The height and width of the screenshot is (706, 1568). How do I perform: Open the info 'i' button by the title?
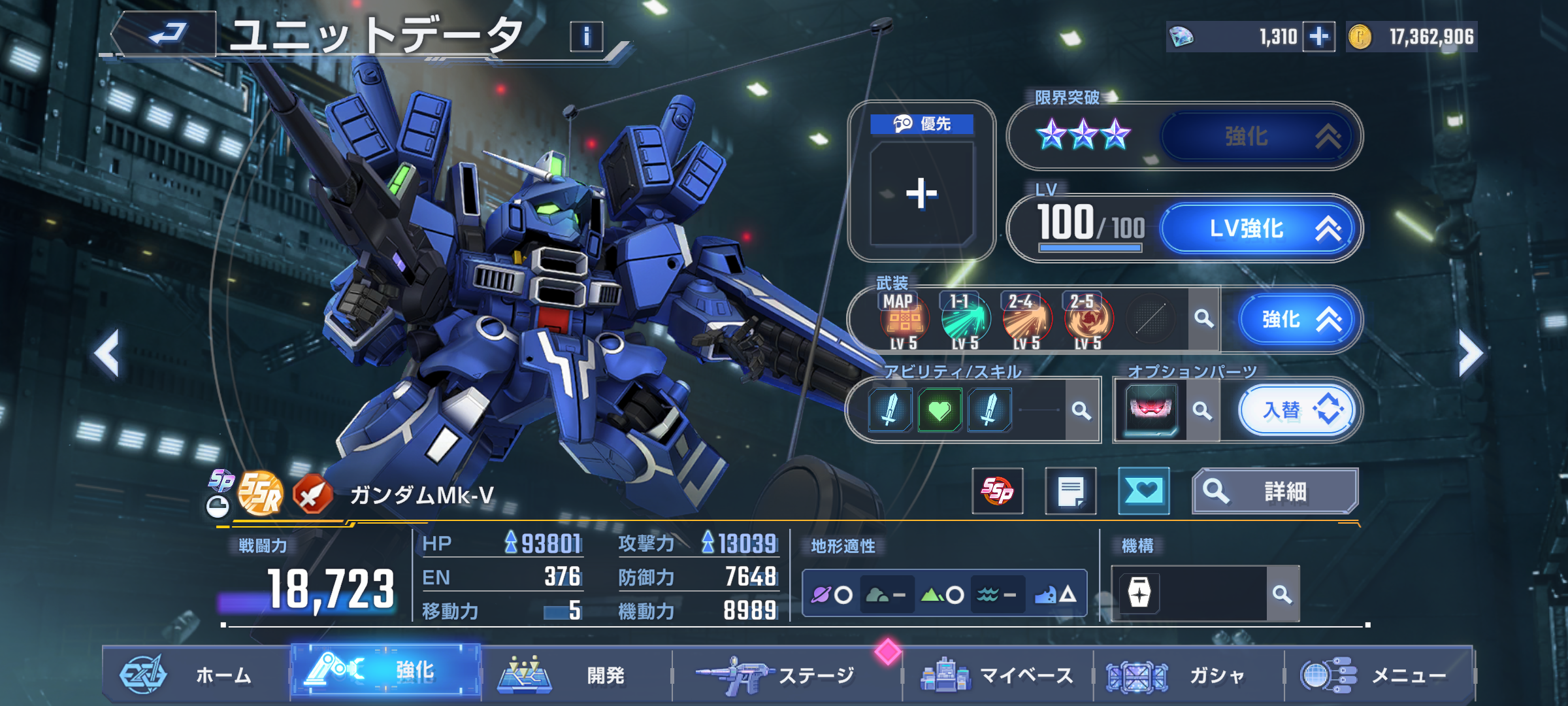coord(586,37)
